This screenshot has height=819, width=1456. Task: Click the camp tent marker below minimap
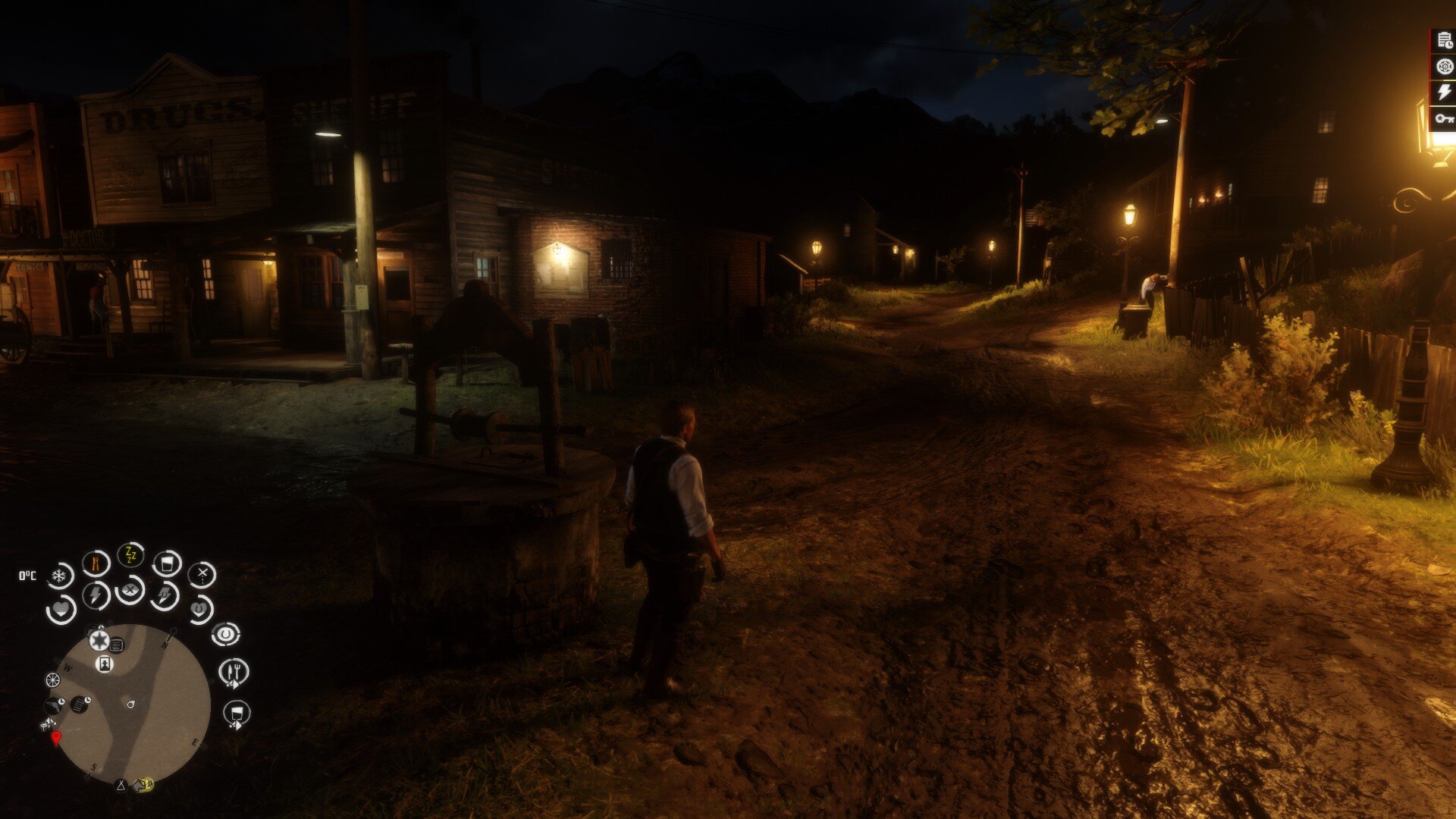120,785
